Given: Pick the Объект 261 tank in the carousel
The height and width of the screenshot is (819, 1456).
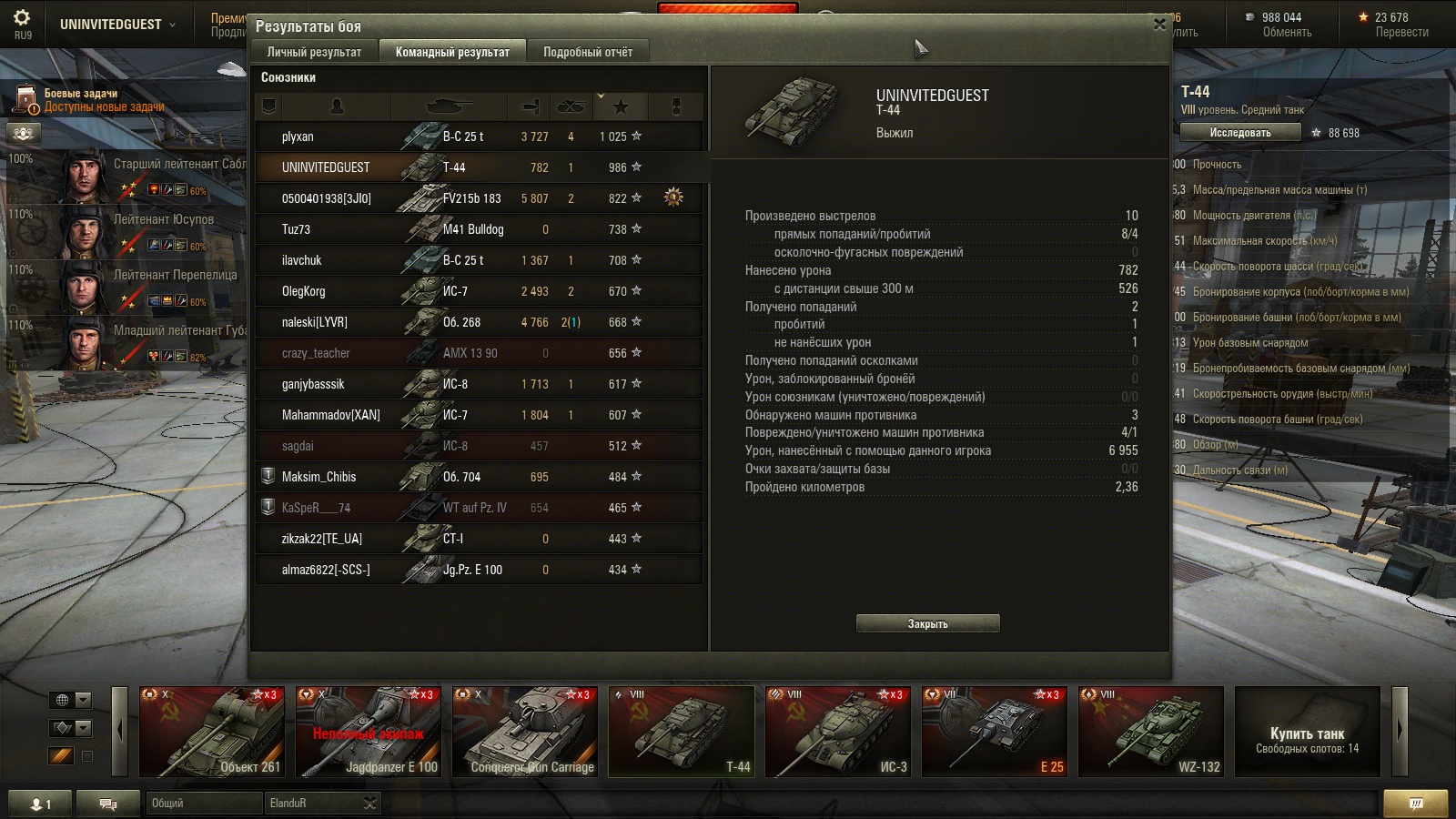Looking at the screenshot, I should tap(211, 732).
